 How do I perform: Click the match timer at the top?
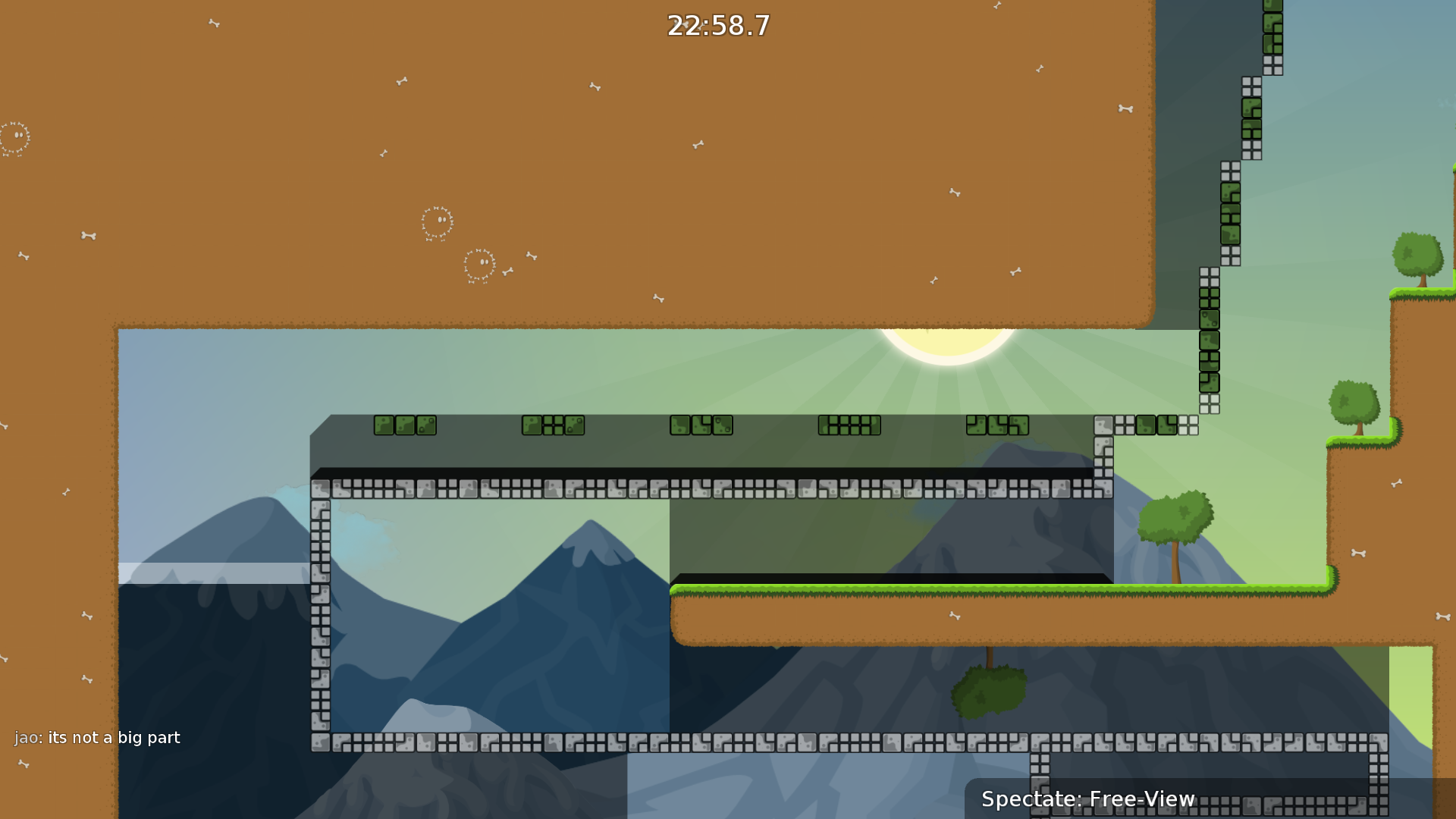coord(717,26)
